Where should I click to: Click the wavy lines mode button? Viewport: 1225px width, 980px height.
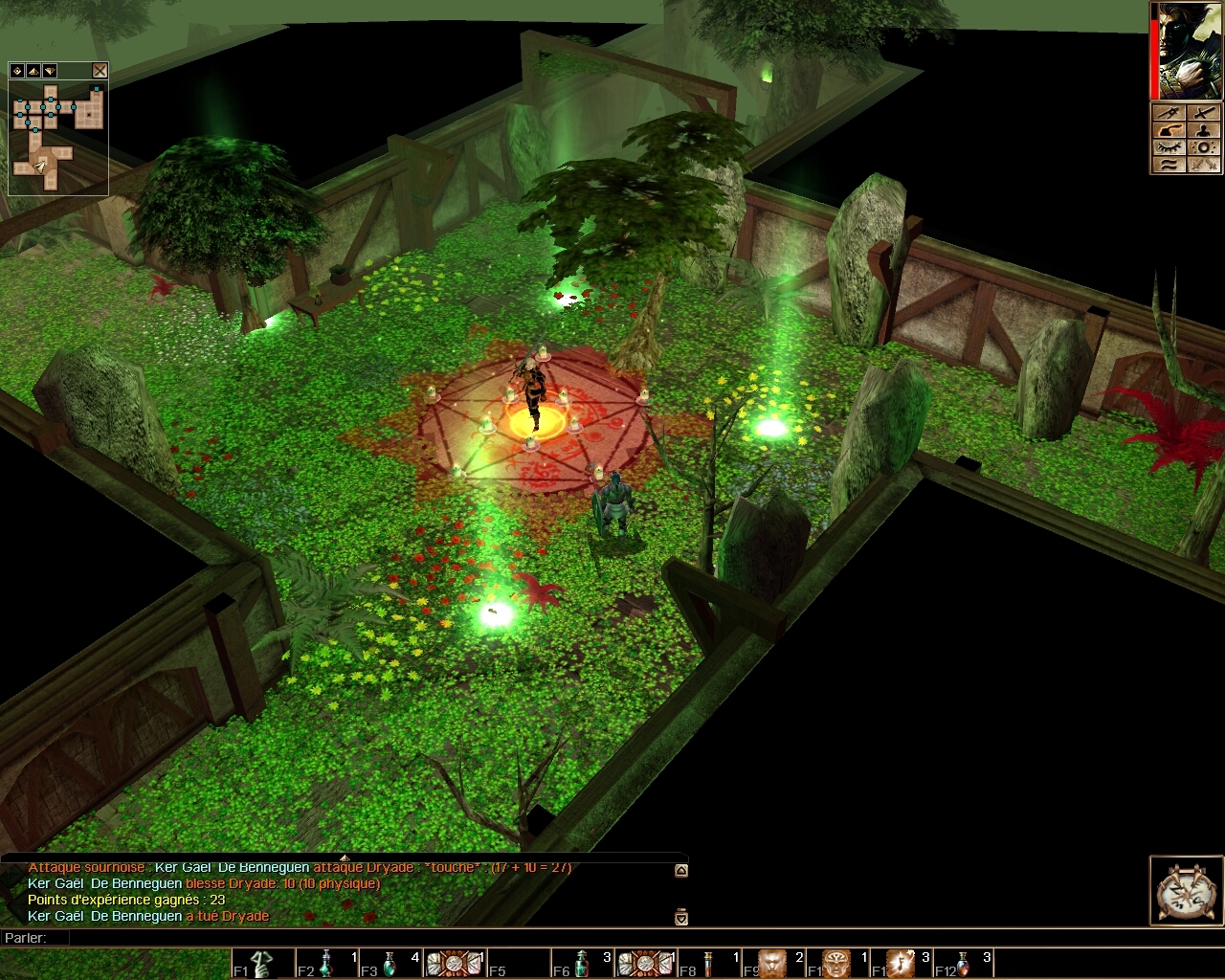pos(1168,165)
